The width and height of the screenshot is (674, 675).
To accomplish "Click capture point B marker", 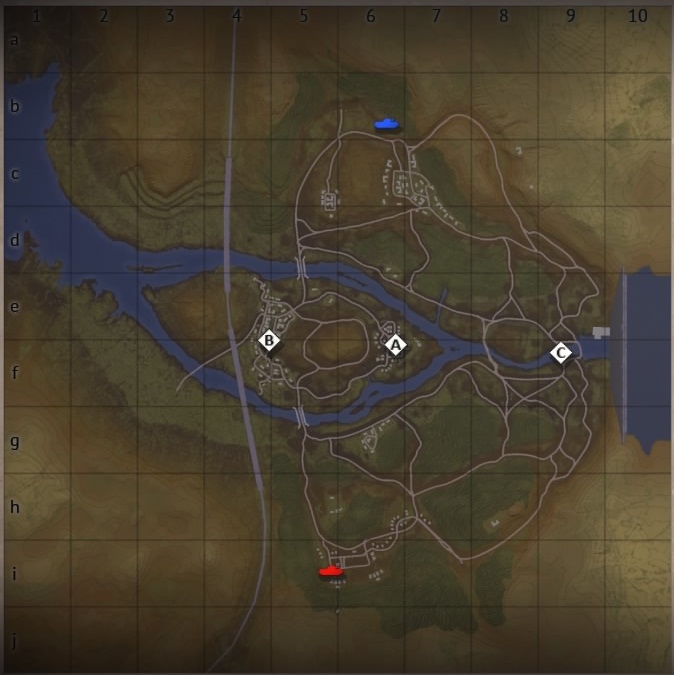I will click(x=268, y=341).
